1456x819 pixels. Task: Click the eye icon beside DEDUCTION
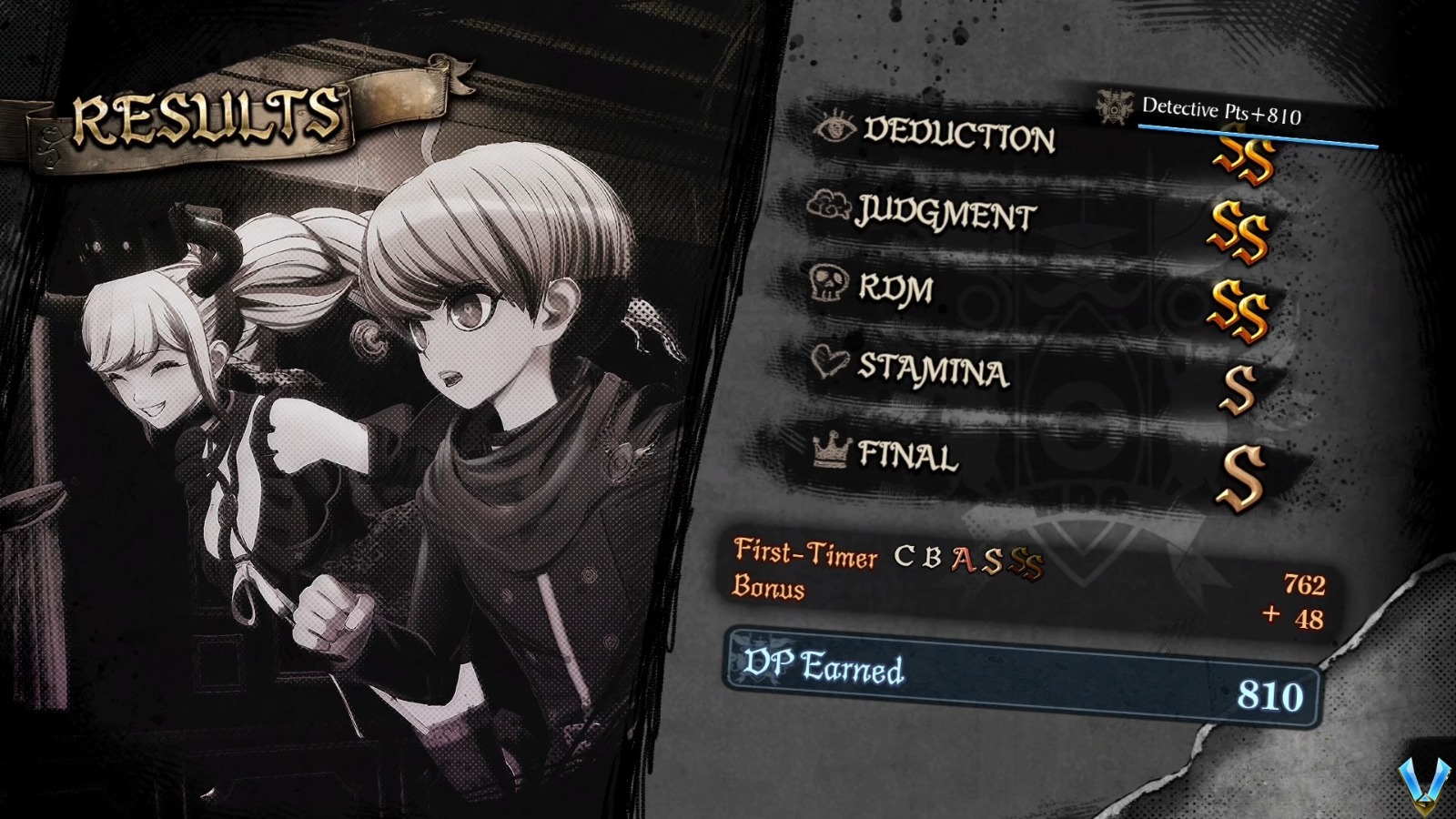tap(837, 130)
